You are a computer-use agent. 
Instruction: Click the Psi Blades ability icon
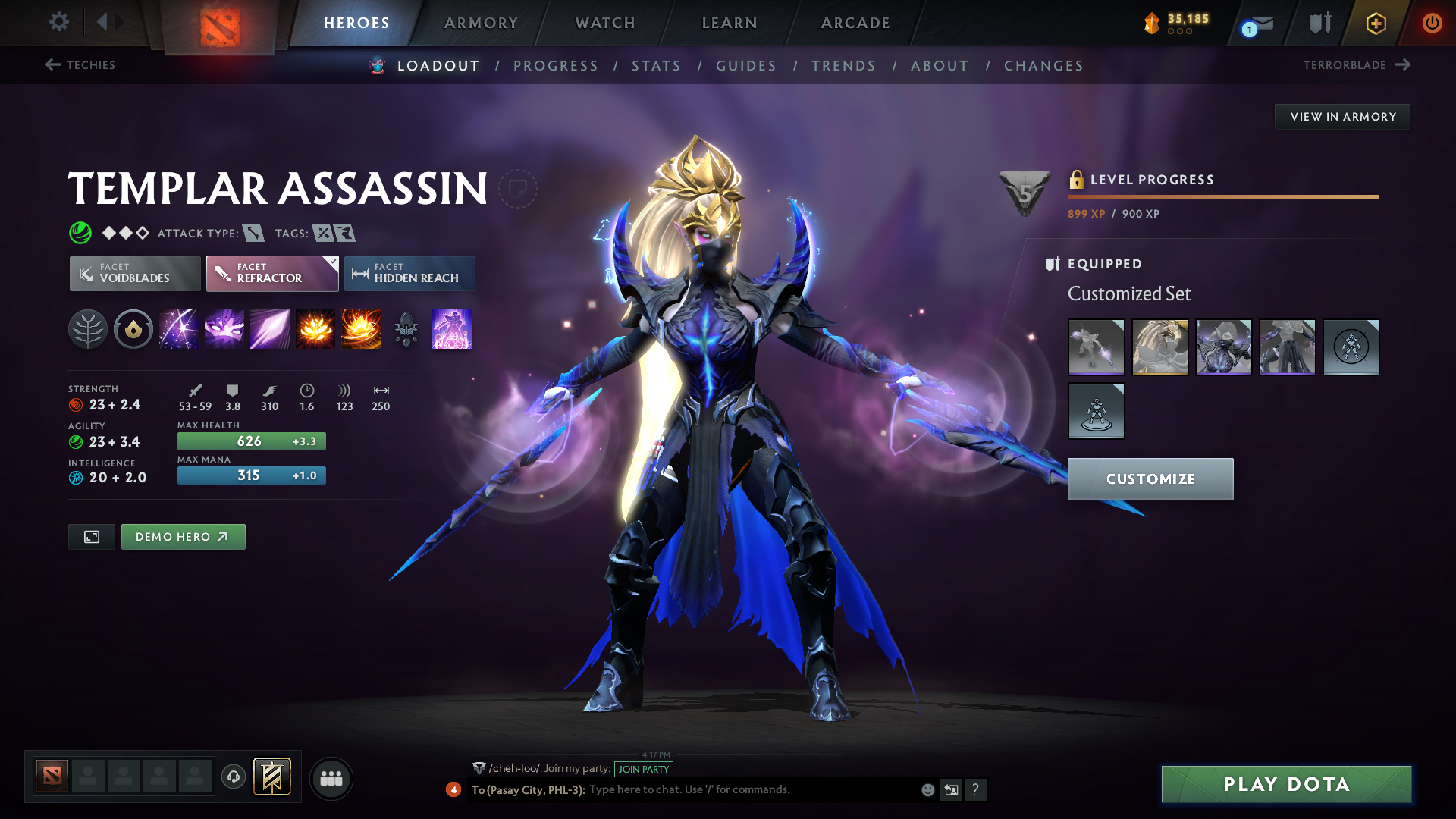[x=270, y=329]
